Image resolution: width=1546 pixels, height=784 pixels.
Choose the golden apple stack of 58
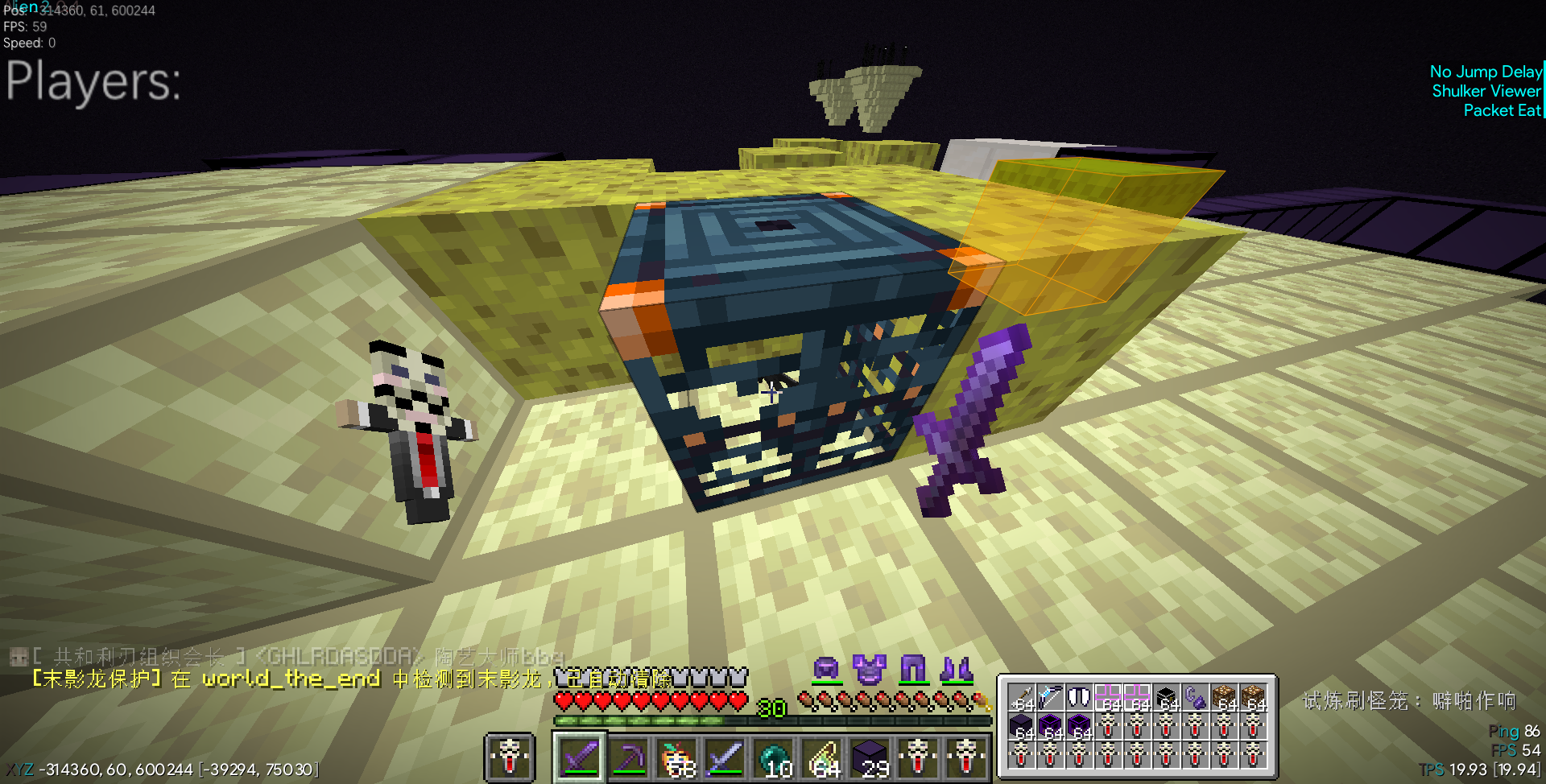677,757
